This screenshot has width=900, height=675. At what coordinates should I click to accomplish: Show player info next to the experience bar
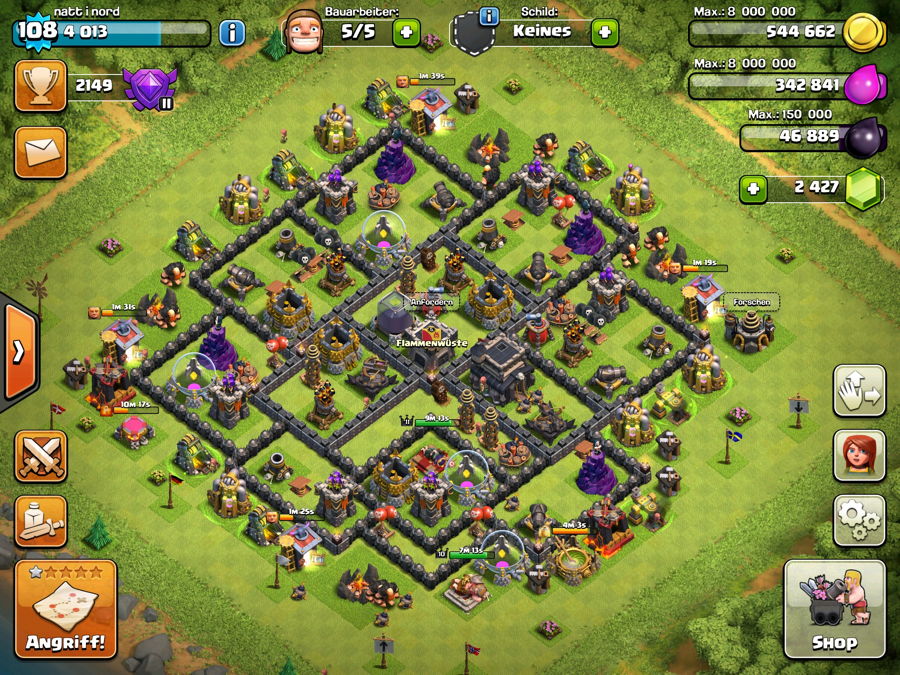pyautogui.click(x=231, y=32)
